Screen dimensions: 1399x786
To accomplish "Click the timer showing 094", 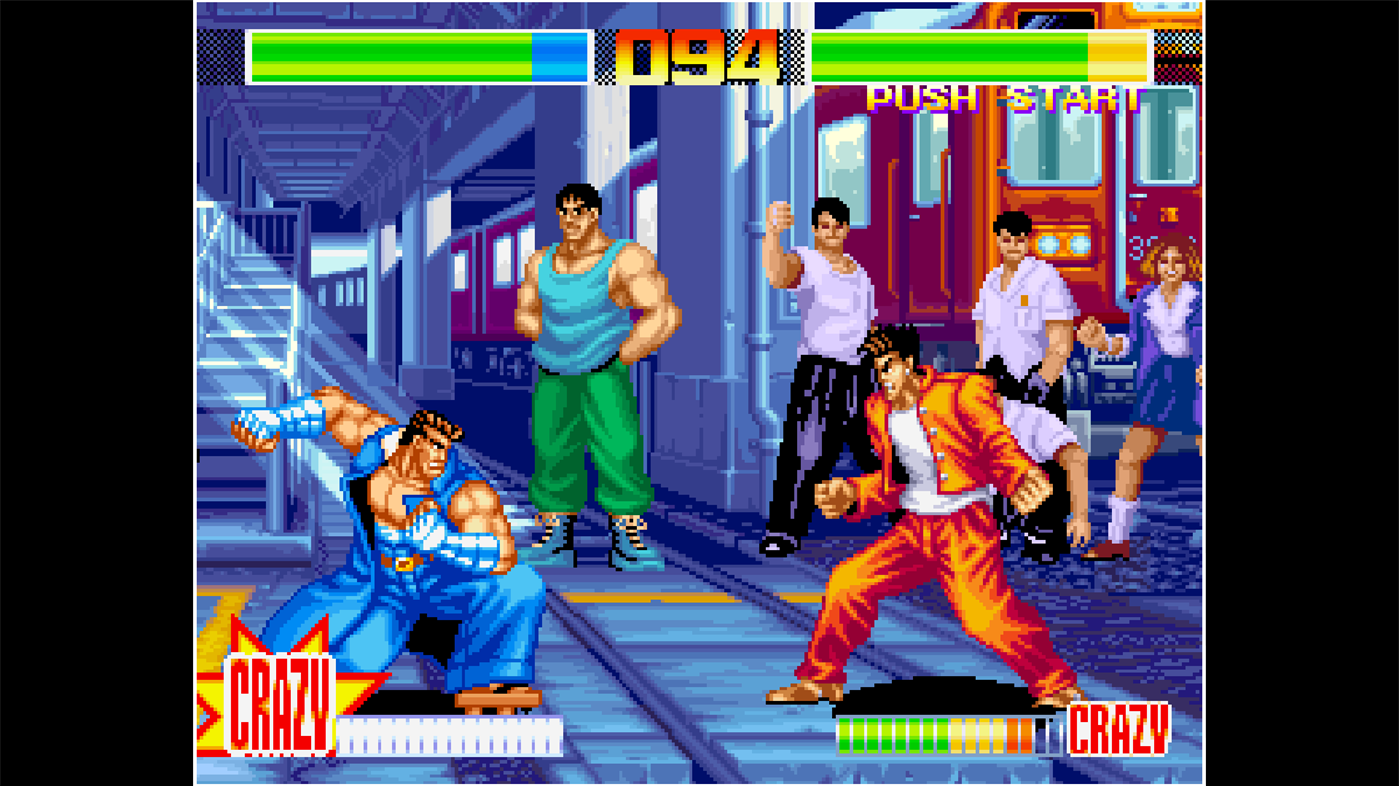I will pos(697,57).
